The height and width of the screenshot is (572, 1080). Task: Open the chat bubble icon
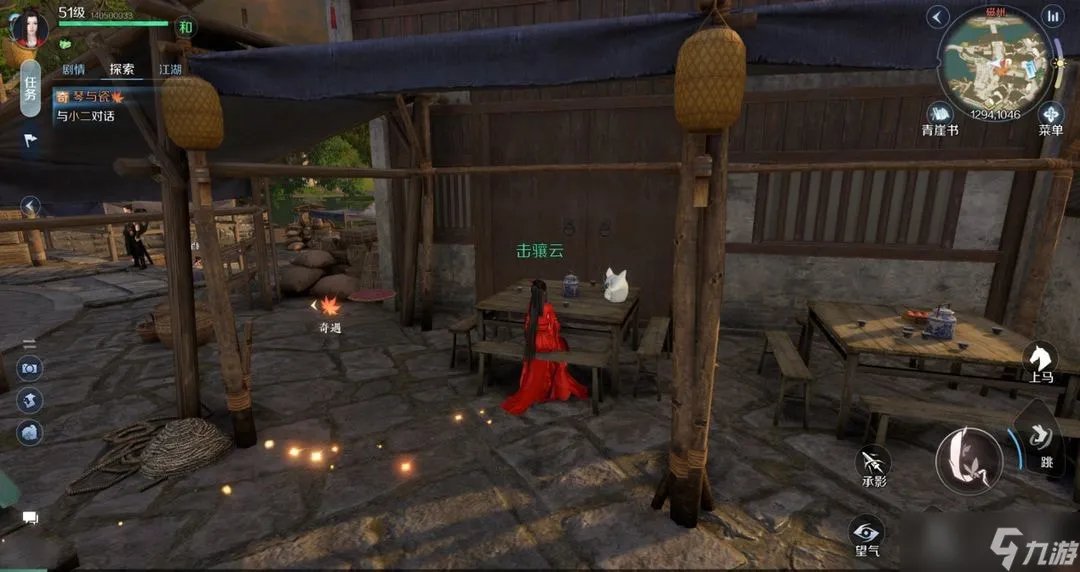click(x=30, y=518)
